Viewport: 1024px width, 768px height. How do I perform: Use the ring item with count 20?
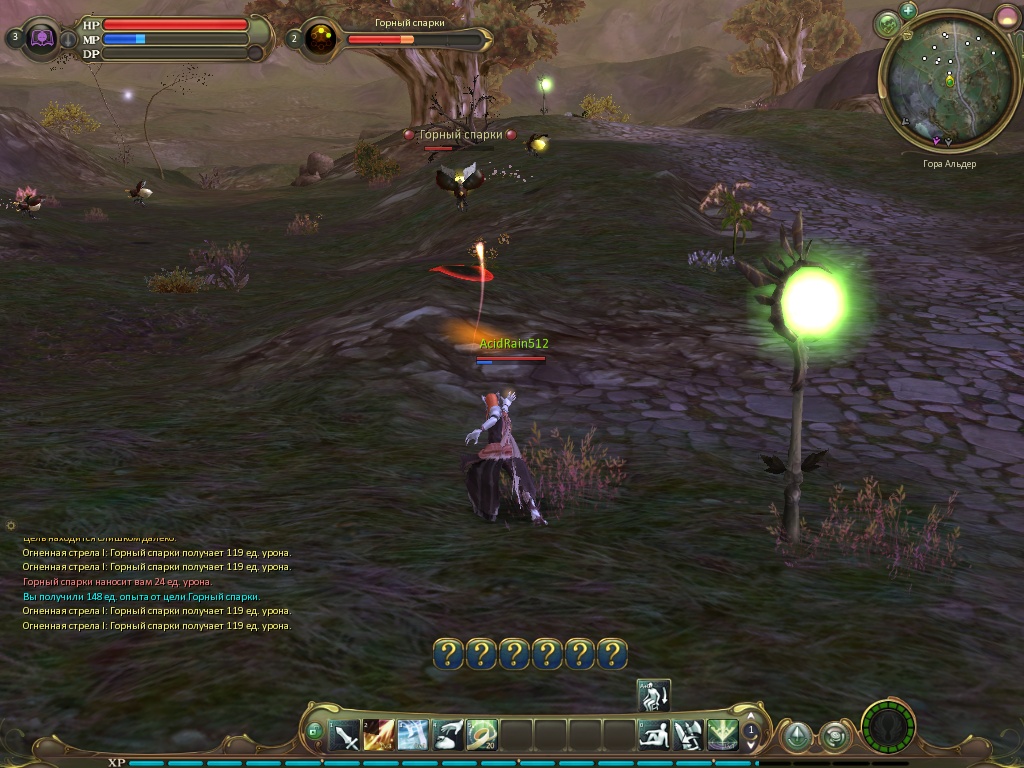pos(481,736)
